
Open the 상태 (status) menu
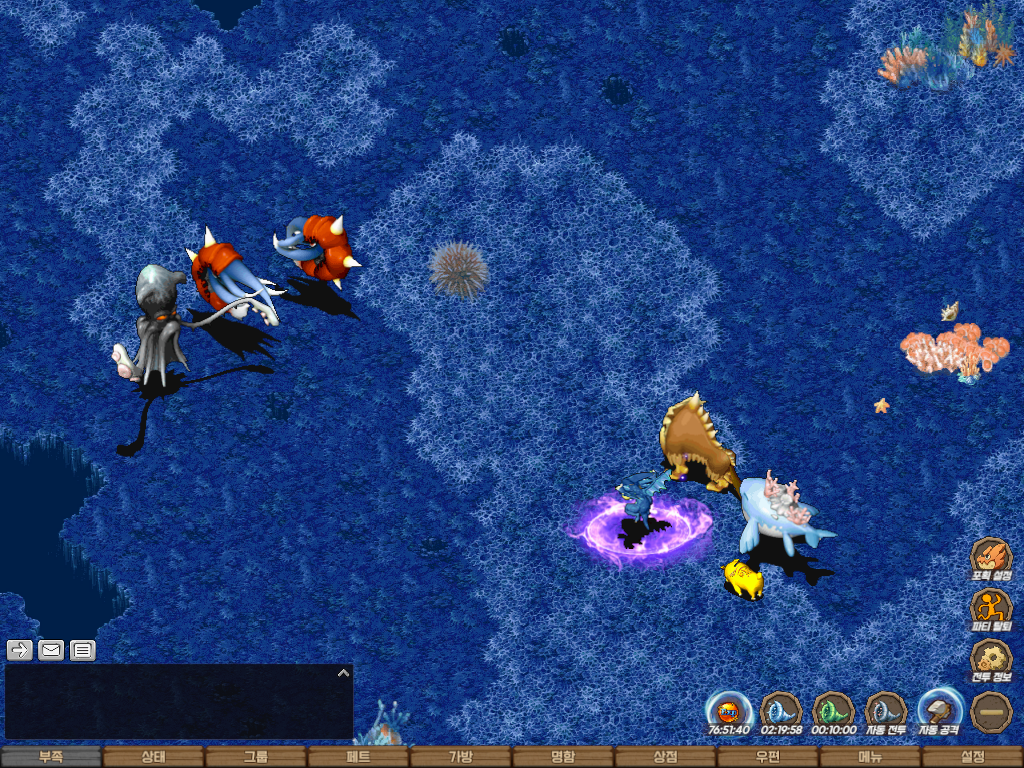click(153, 757)
